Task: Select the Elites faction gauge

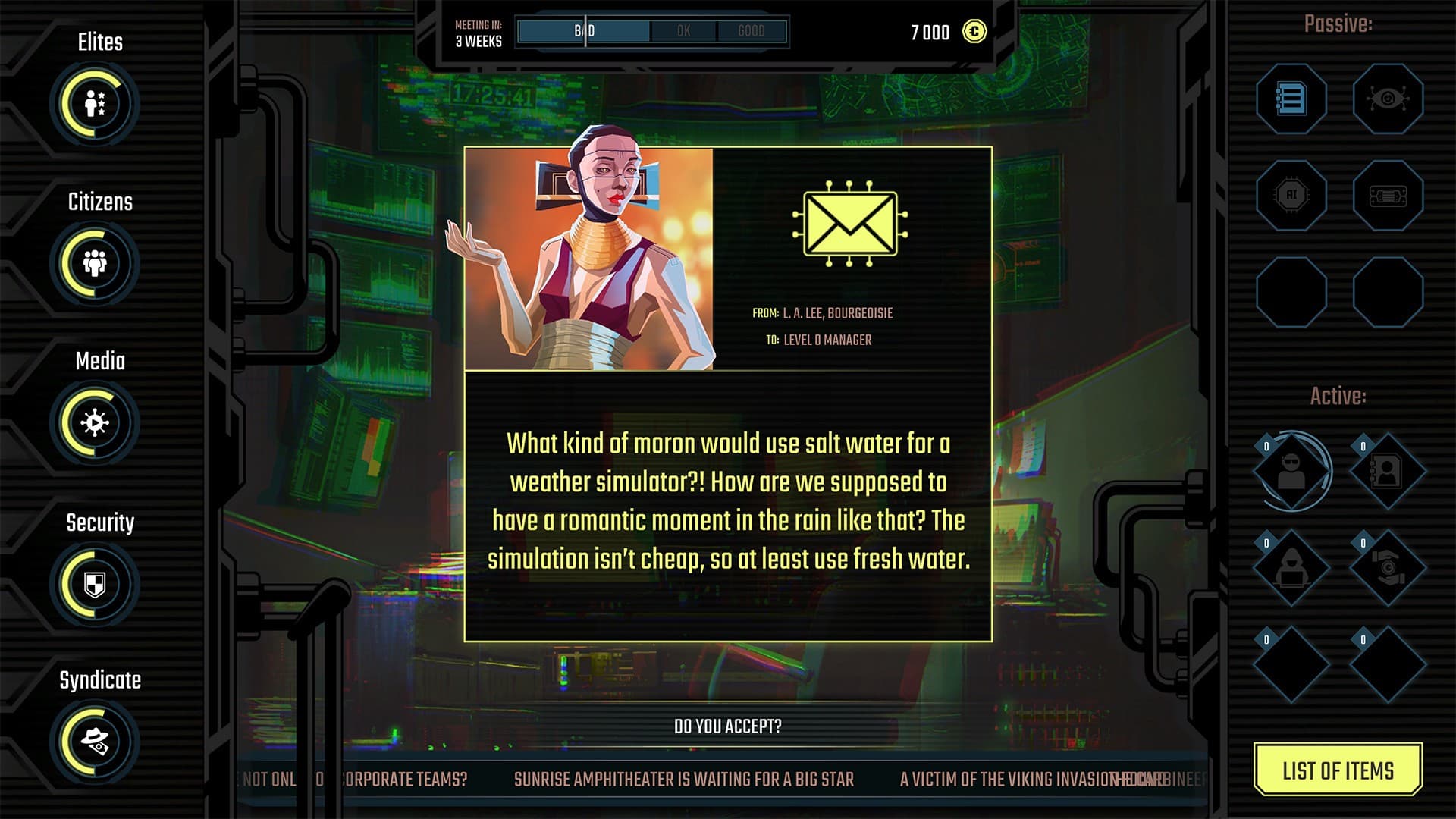Action: click(95, 104)
